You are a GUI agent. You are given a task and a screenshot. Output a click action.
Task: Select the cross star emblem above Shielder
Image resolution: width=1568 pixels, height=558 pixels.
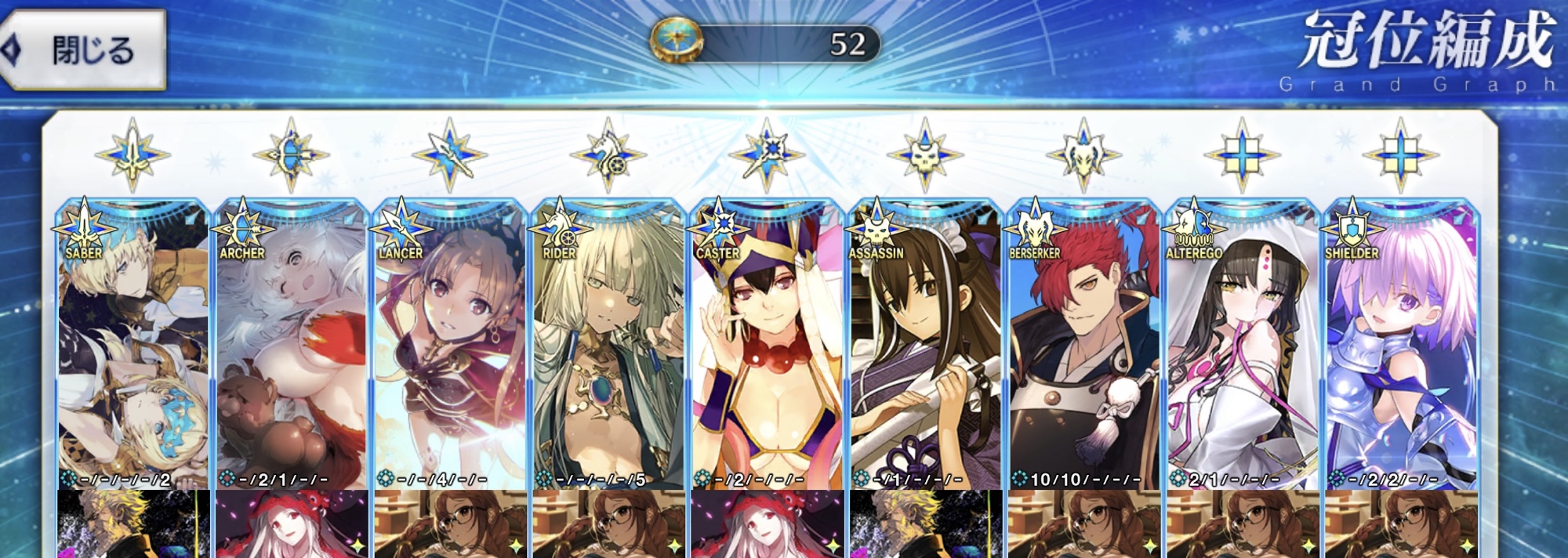coord(1400,154)
